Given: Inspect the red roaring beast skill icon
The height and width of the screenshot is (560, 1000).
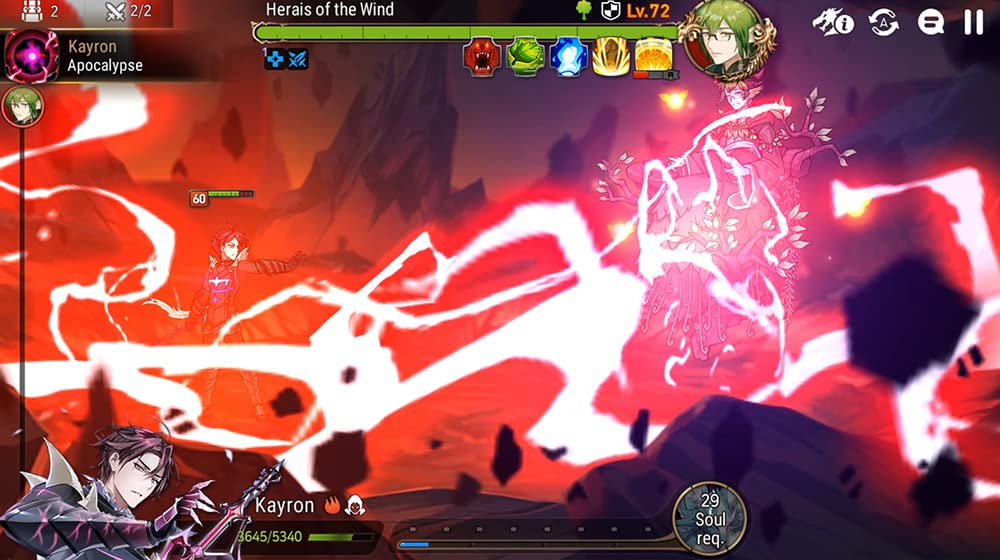Looking at the screenshot, I should tap(482, 57).
